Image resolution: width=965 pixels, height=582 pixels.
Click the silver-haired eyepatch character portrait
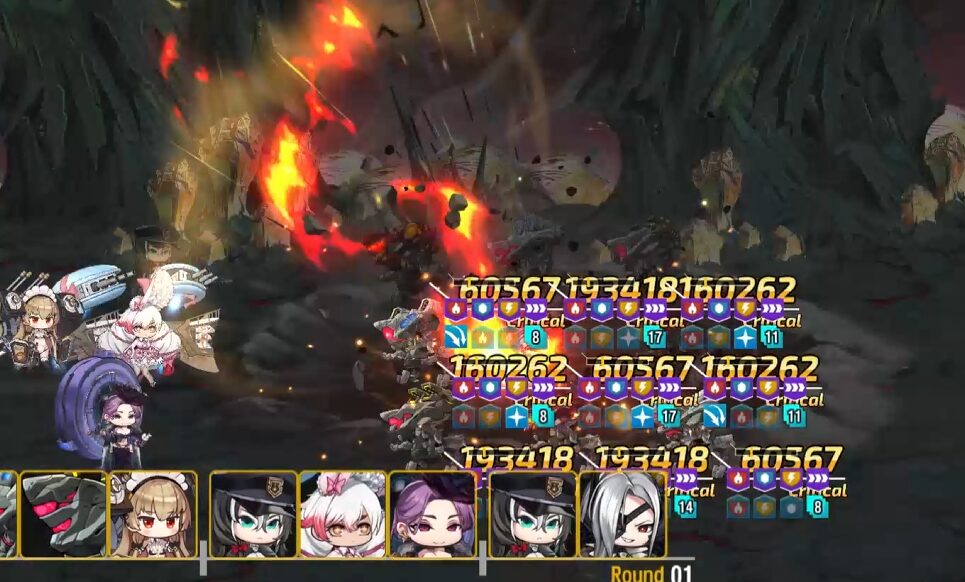(x=622, y=514)
